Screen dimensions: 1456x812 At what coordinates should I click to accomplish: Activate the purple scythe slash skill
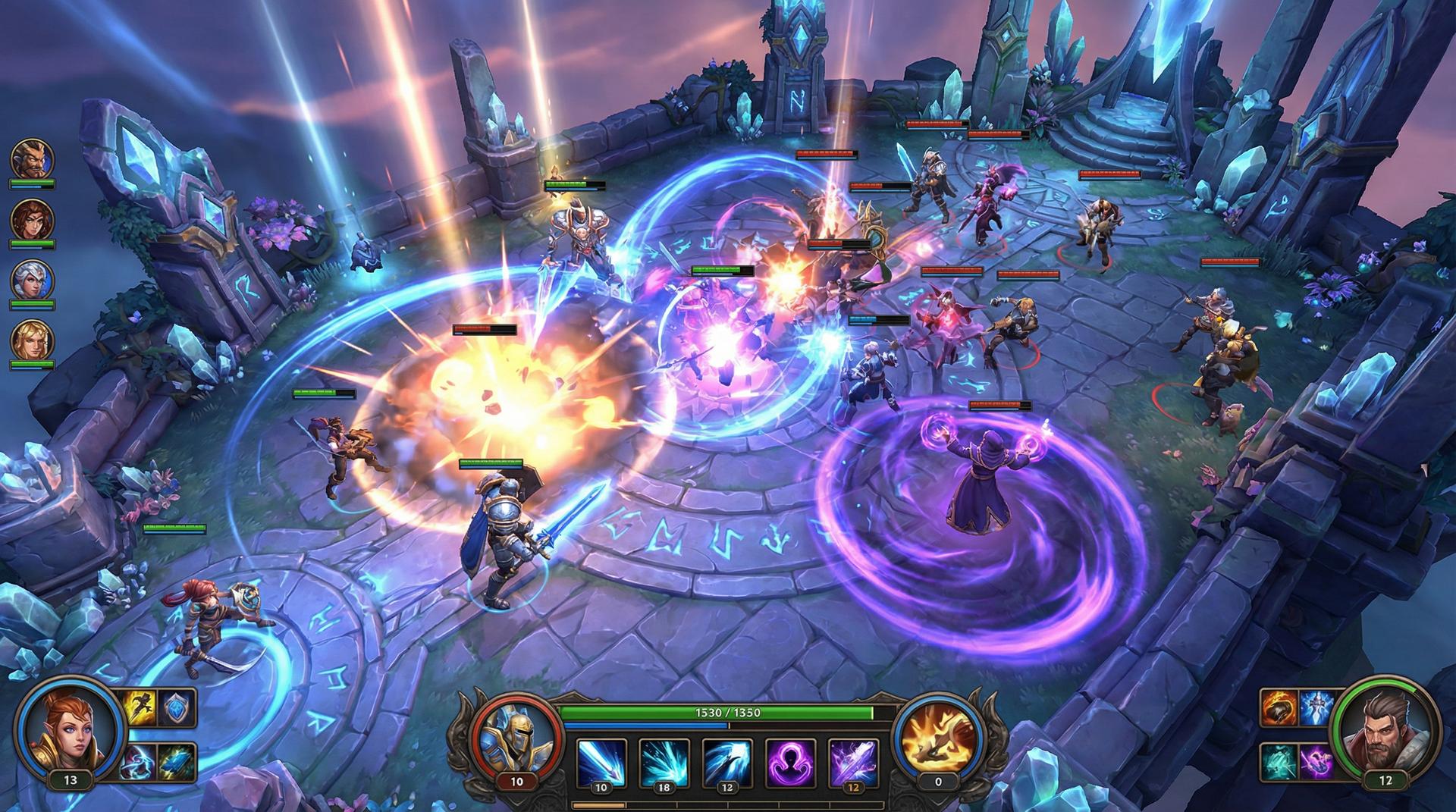click(1316, 761)
